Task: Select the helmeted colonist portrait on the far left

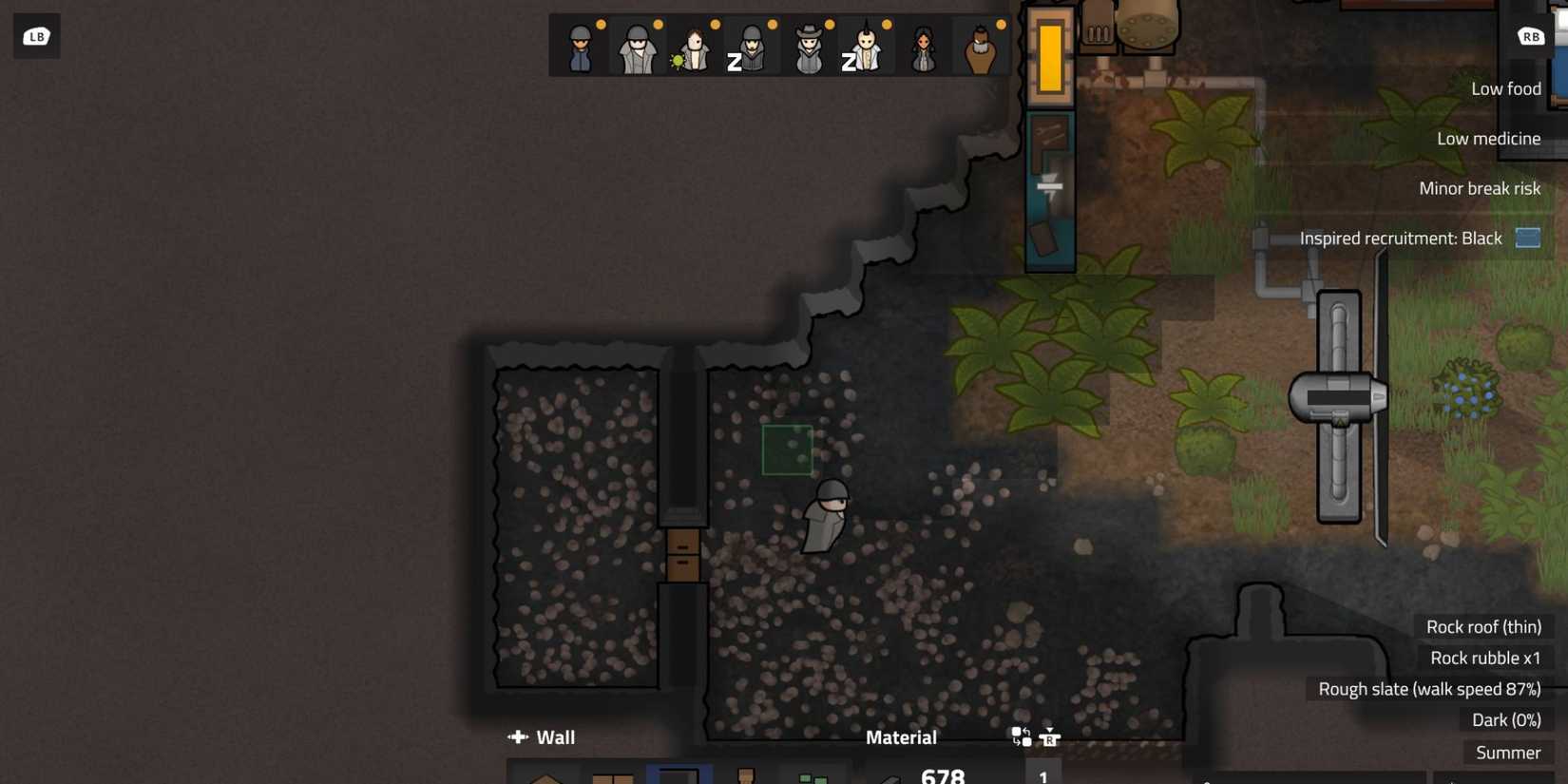Action: pos(580,48)
